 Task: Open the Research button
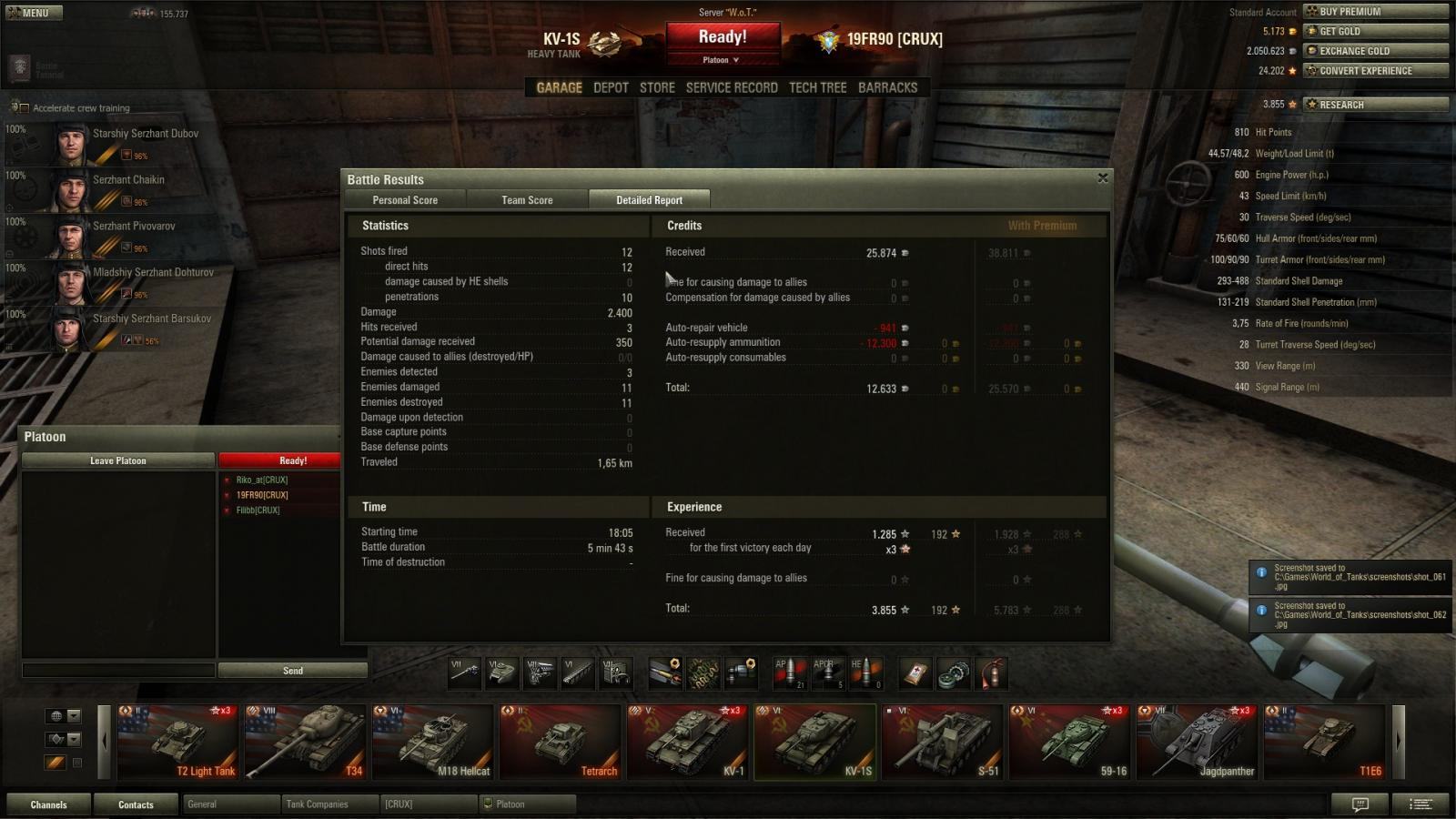(1375, 105)
